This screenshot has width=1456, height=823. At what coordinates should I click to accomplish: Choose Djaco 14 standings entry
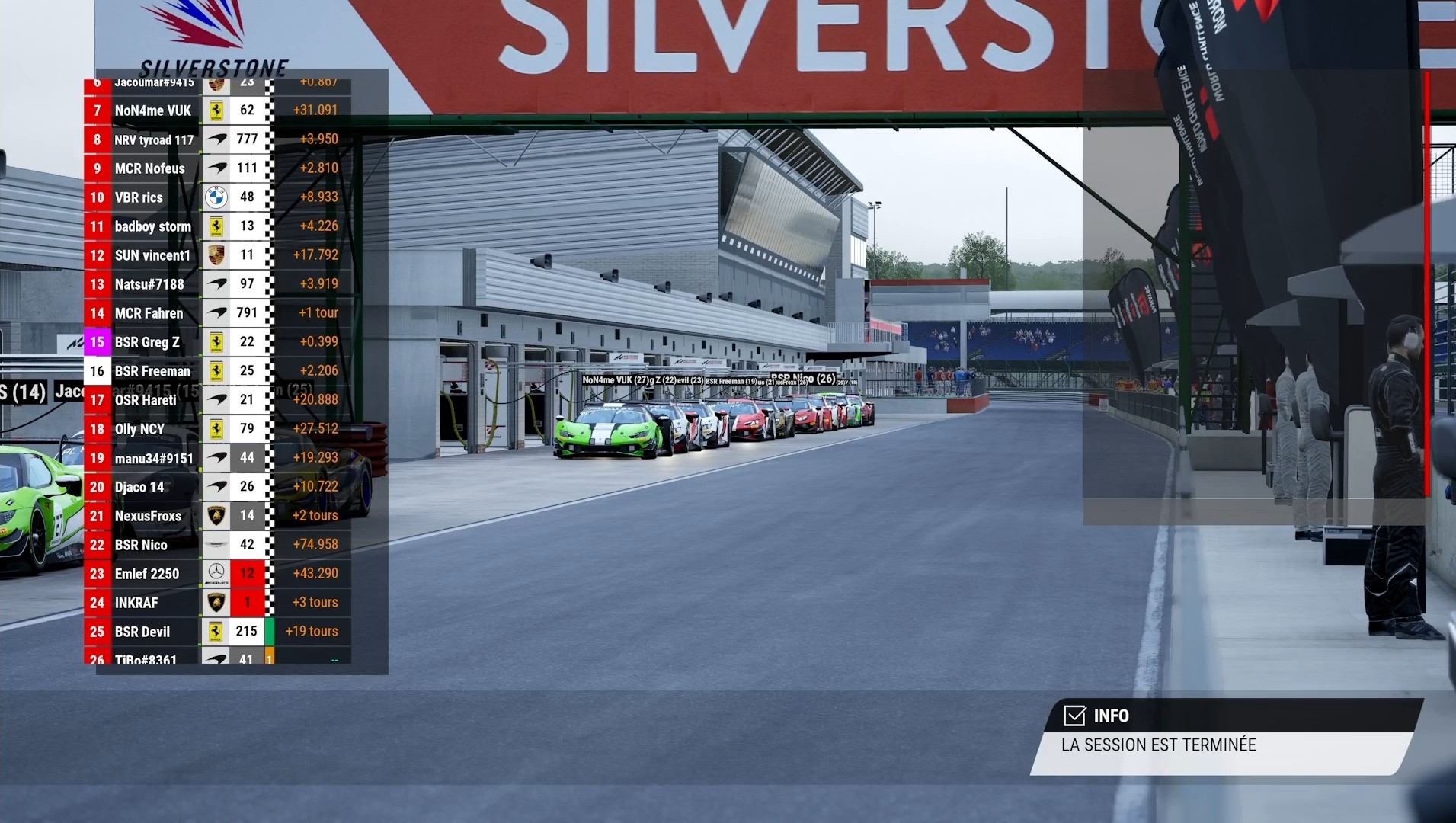[139, 487]
